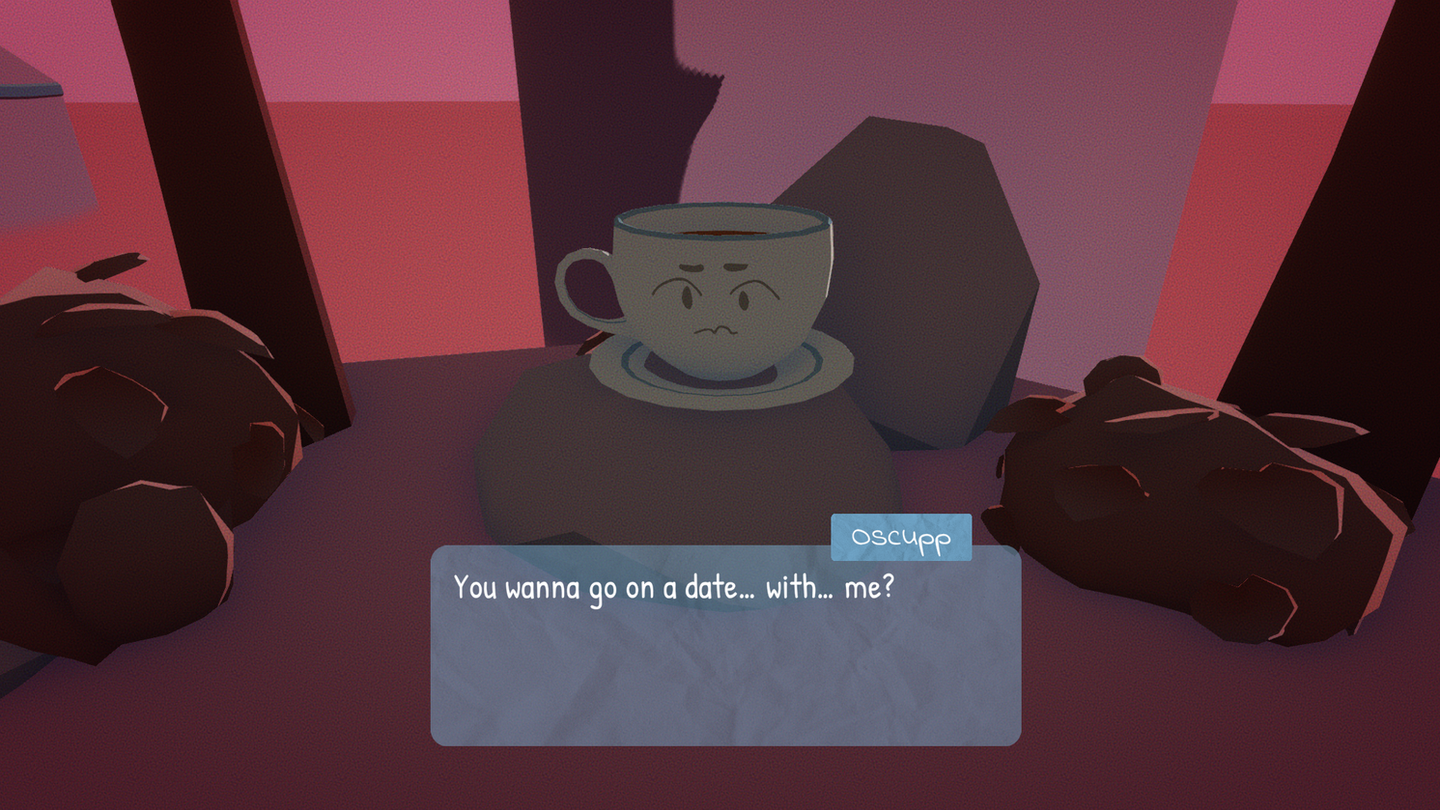This screenshot has width=1440, height=810.
Task: Click the OSCUPP name tag
Action: [x=900, y=536]
